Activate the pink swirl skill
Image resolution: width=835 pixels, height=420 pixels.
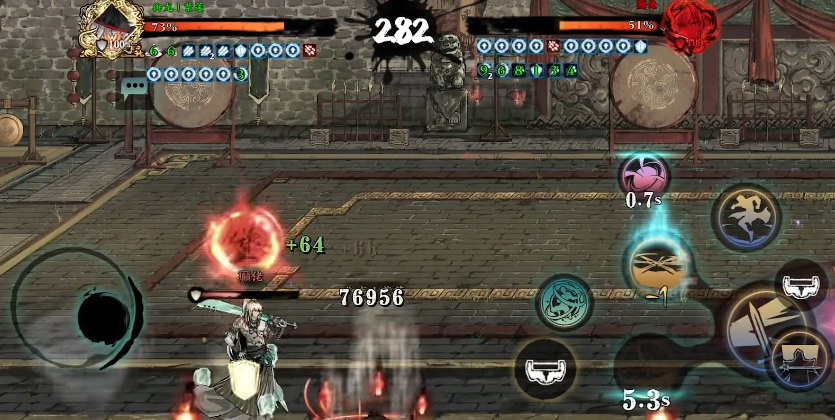(x=645, y=172)
